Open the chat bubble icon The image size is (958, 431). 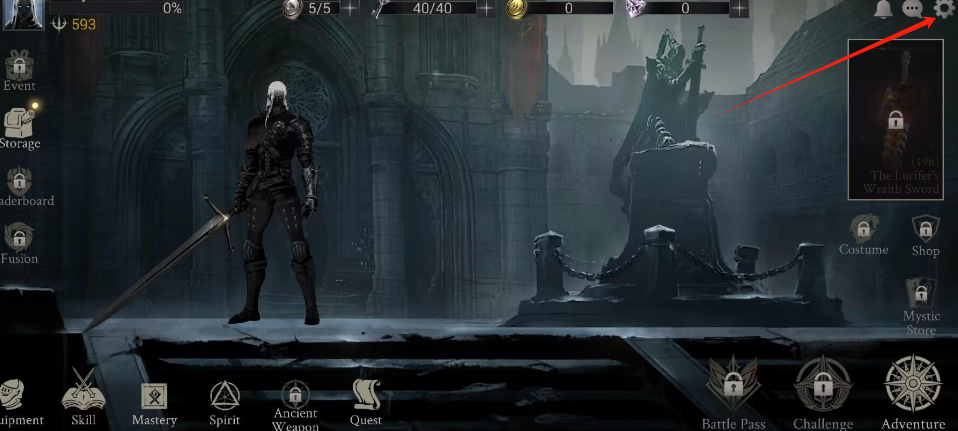[912, 10]
